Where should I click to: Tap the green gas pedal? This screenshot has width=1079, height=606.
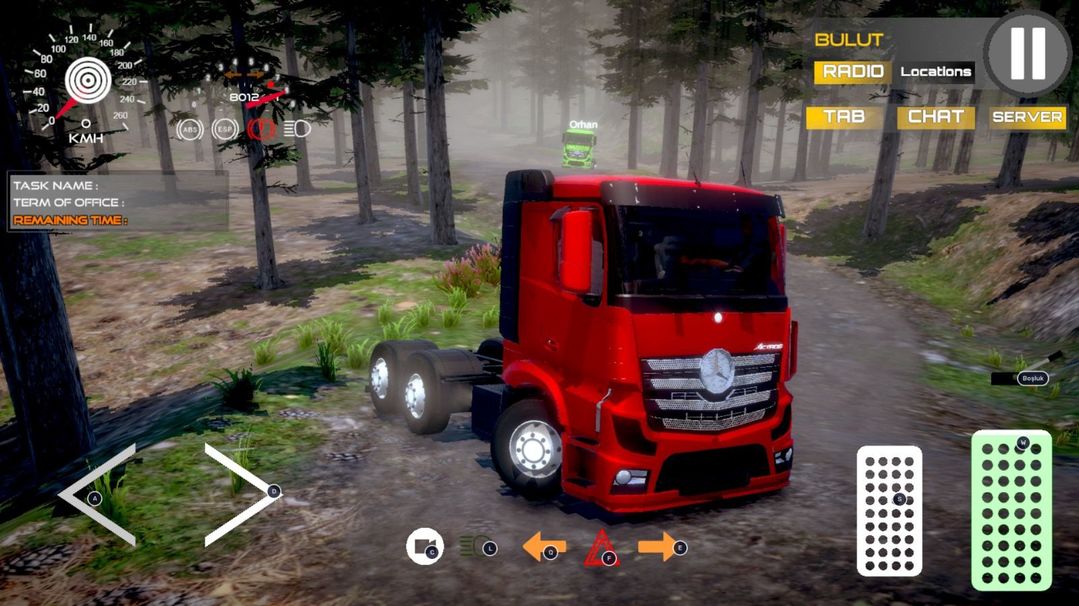pos(1011,510)
